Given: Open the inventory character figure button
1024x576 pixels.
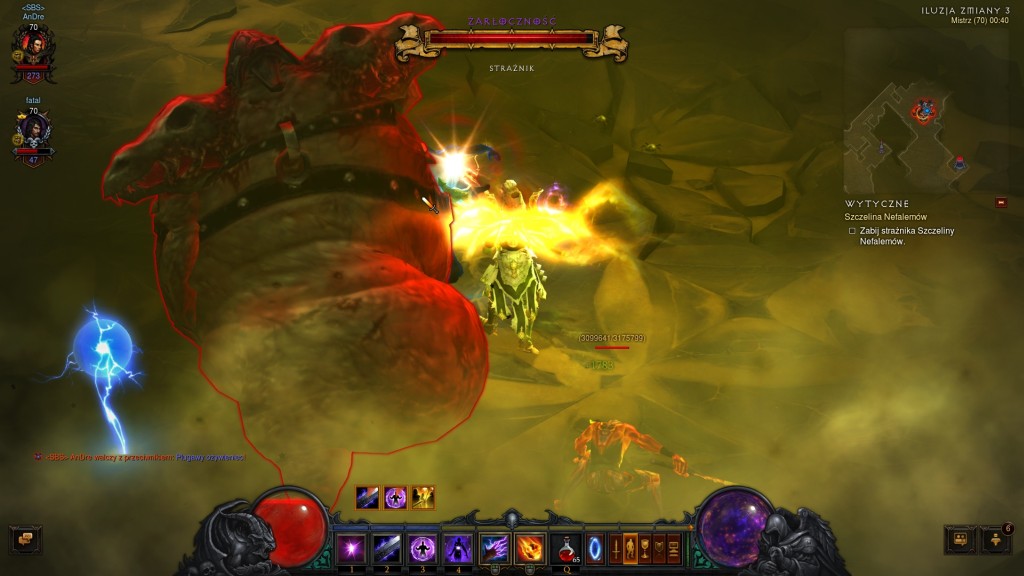Looking at the screenshot, I should pos(630,549).
